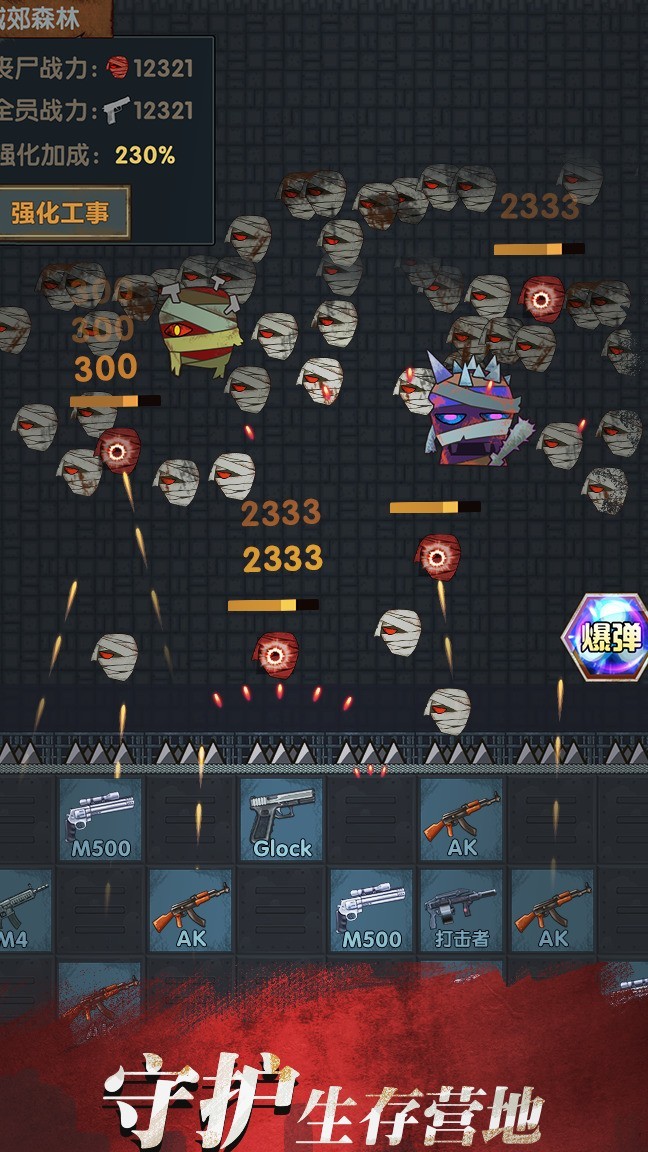The height and width of the screenshot is (1152, 648).
Task: Open the 强化工事 fortification upgrade
Action: [x=62, y=212]
